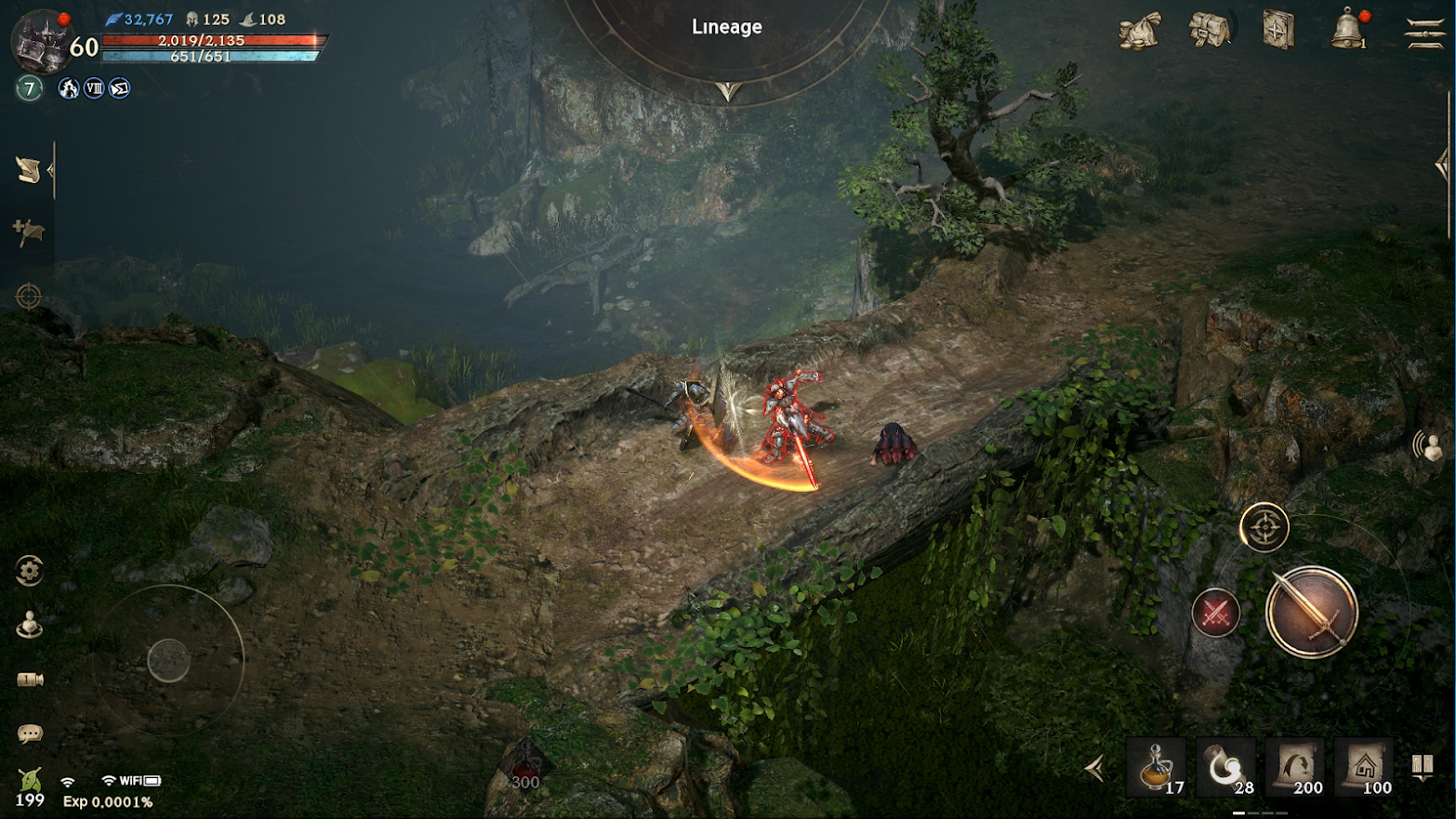Open the party flag icon
The height and width of the screenshot is (819, 1456).
click(x=29, y=231)
